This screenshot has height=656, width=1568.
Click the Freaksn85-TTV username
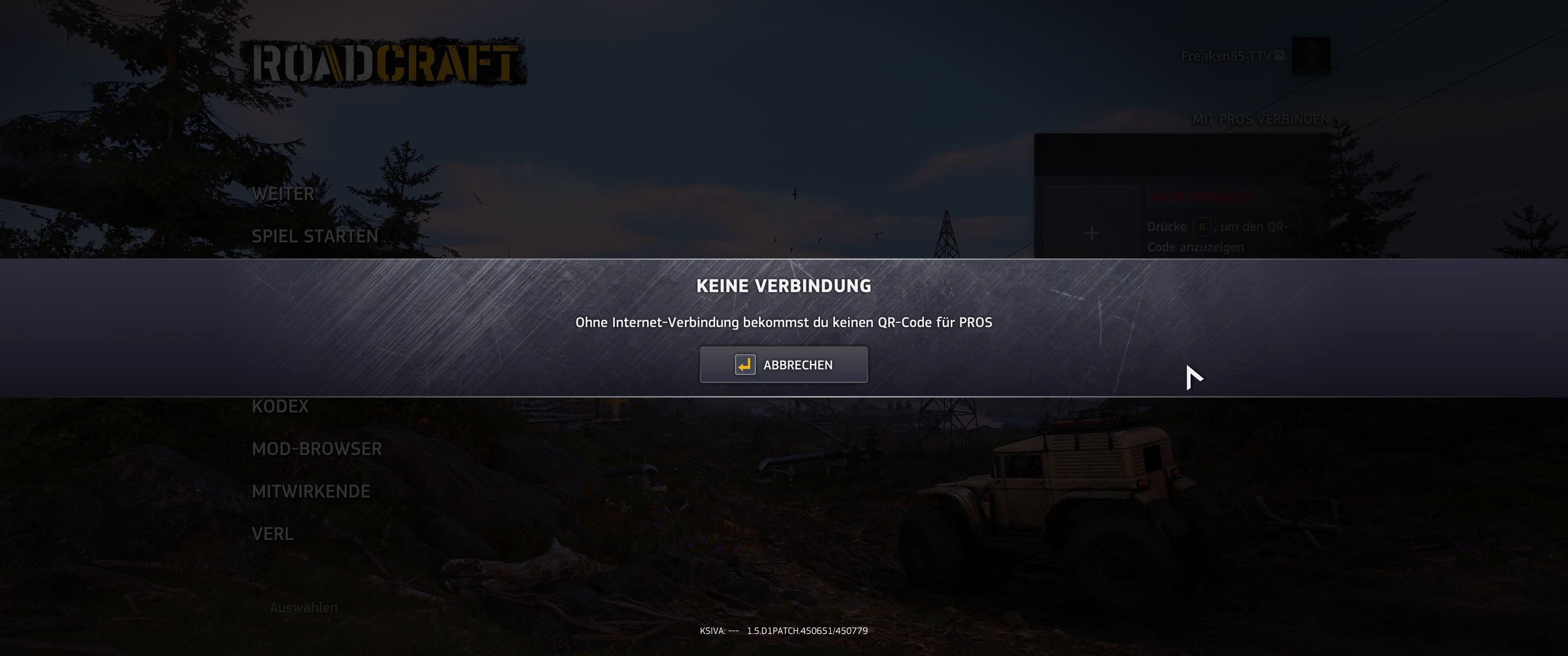click(x=1227, y=56)
